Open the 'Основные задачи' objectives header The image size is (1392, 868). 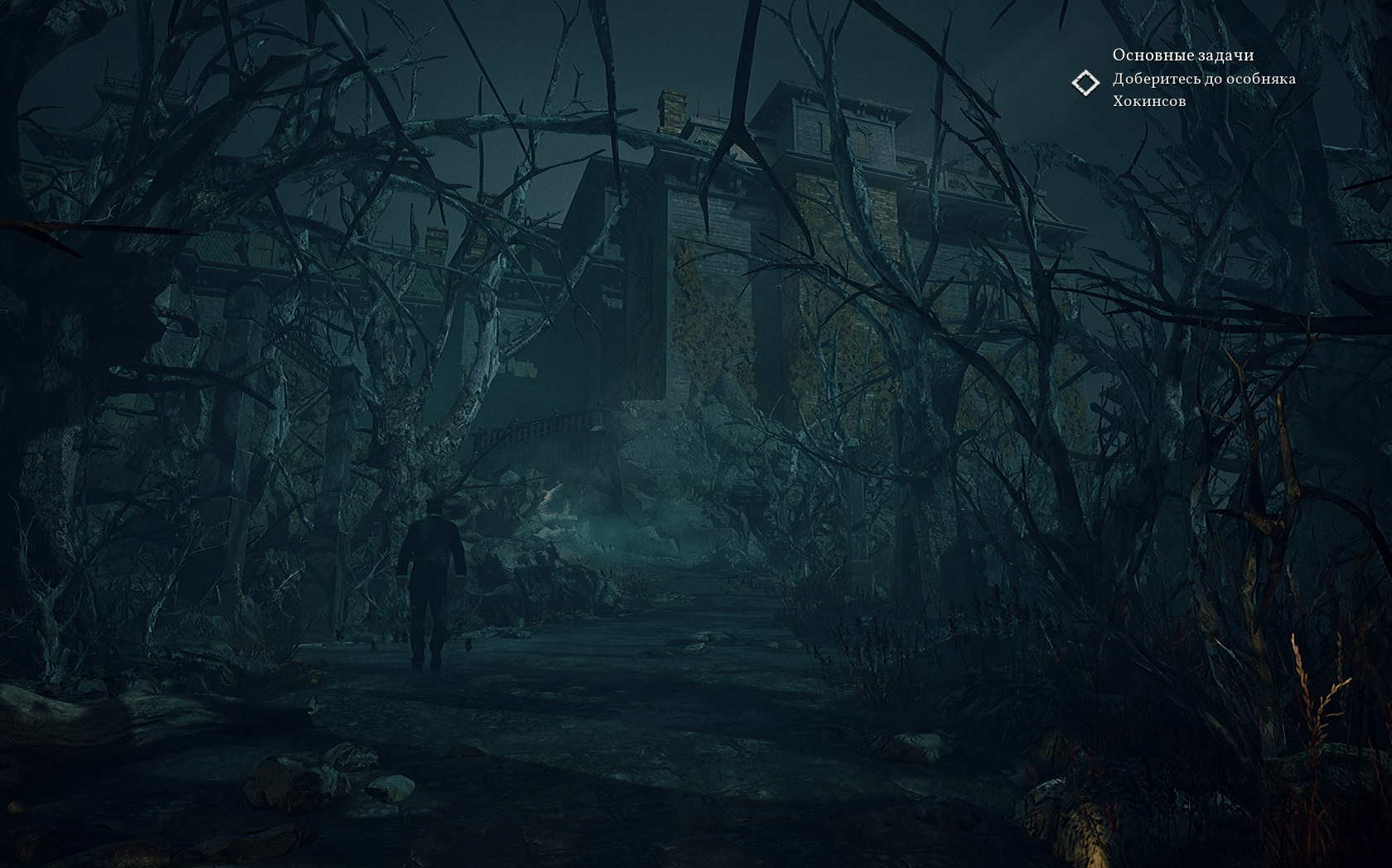1182,55
